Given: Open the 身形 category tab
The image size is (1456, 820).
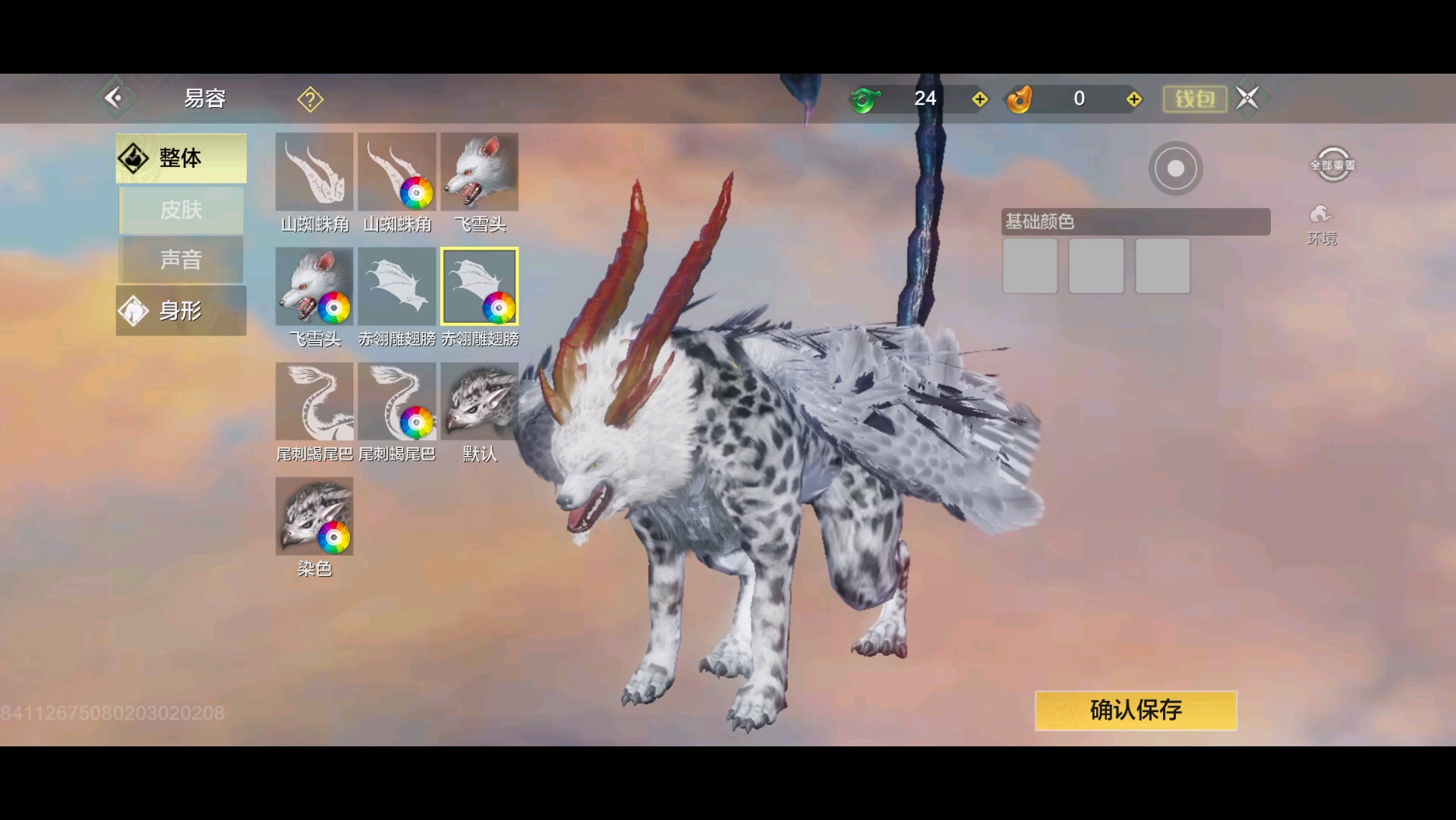Looking at the screenshot, I should pos(181,311).
